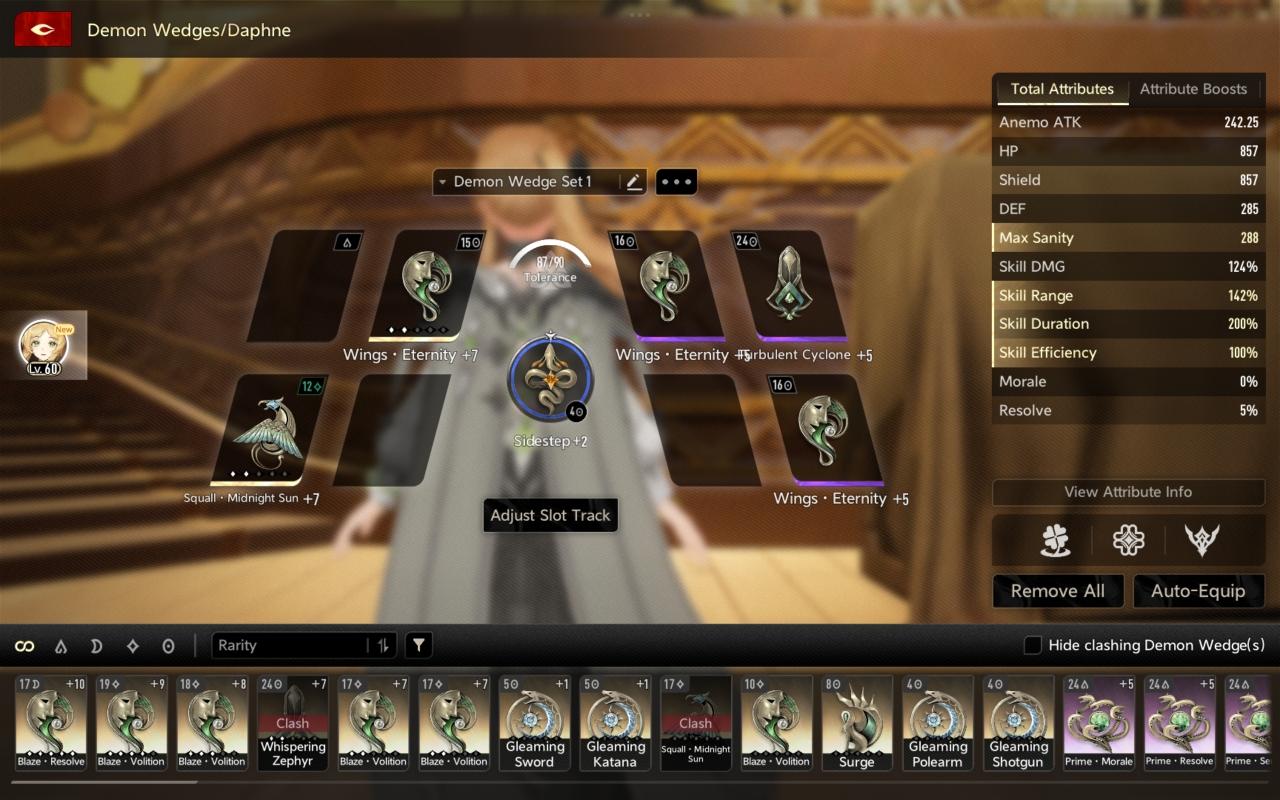Select the Squall Midnight Sun equipped slot
This screenshot has height=800, width=1280.
[266, 430]
